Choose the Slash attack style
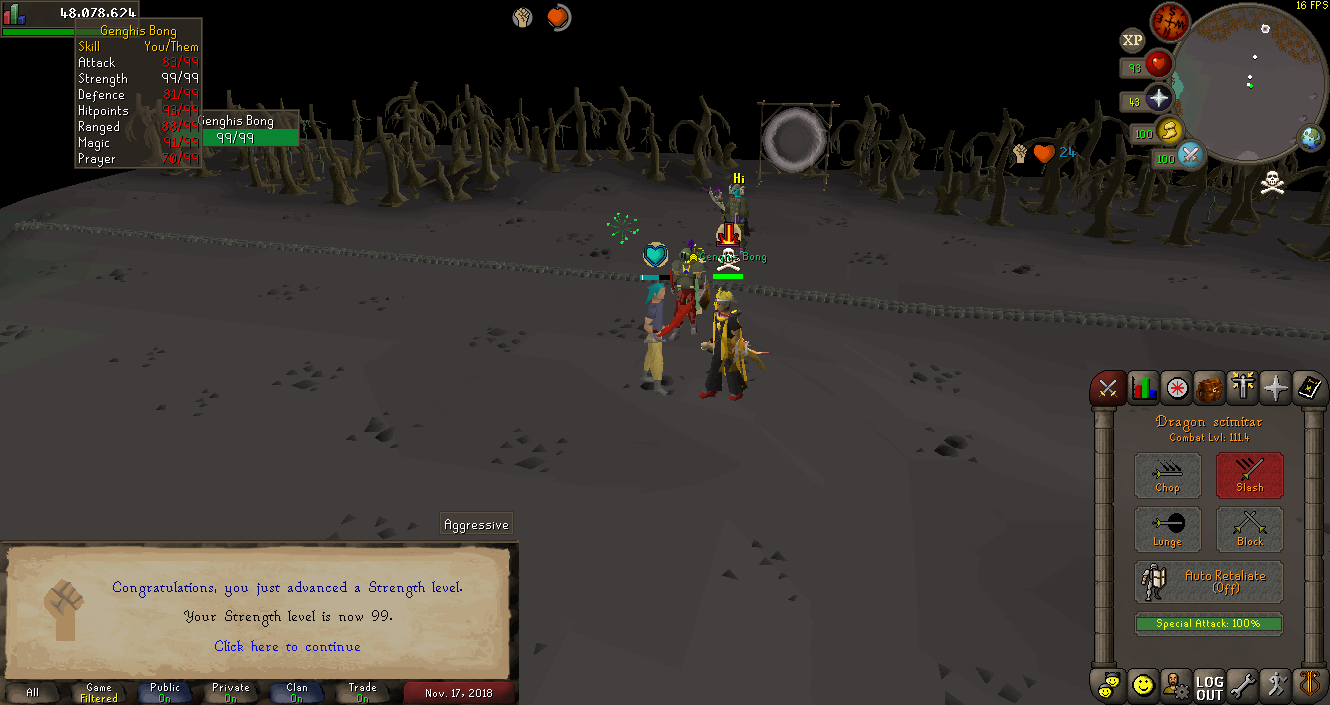 point(1249,475)
